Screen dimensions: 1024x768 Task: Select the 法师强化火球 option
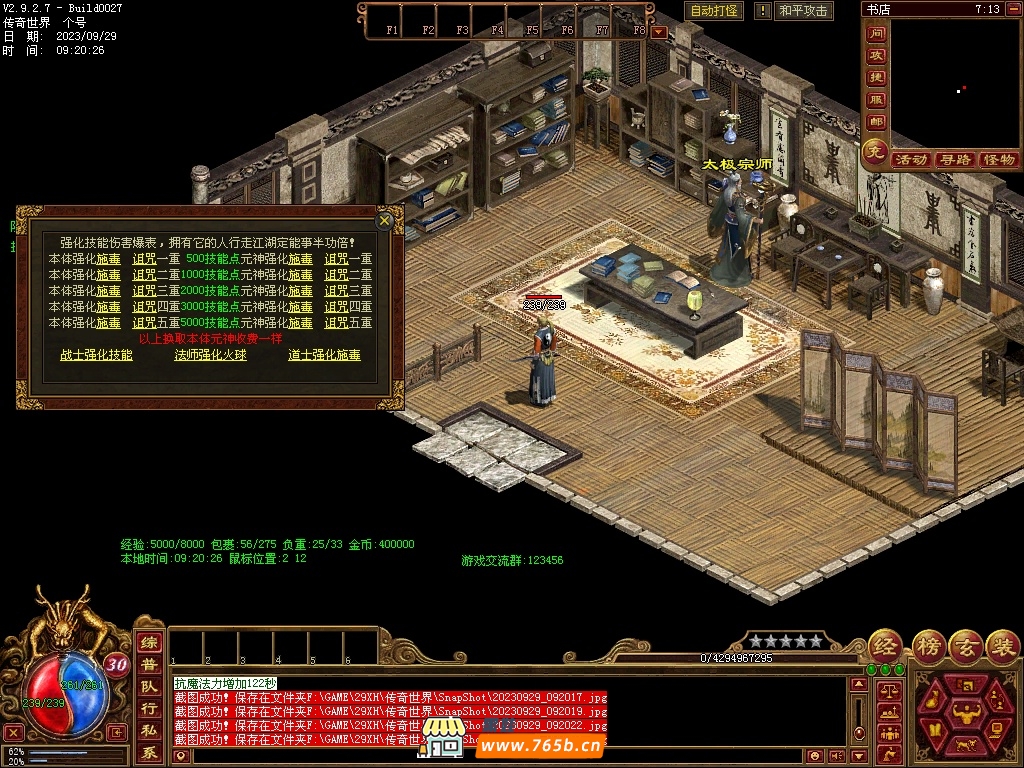[x=210, y=355]
